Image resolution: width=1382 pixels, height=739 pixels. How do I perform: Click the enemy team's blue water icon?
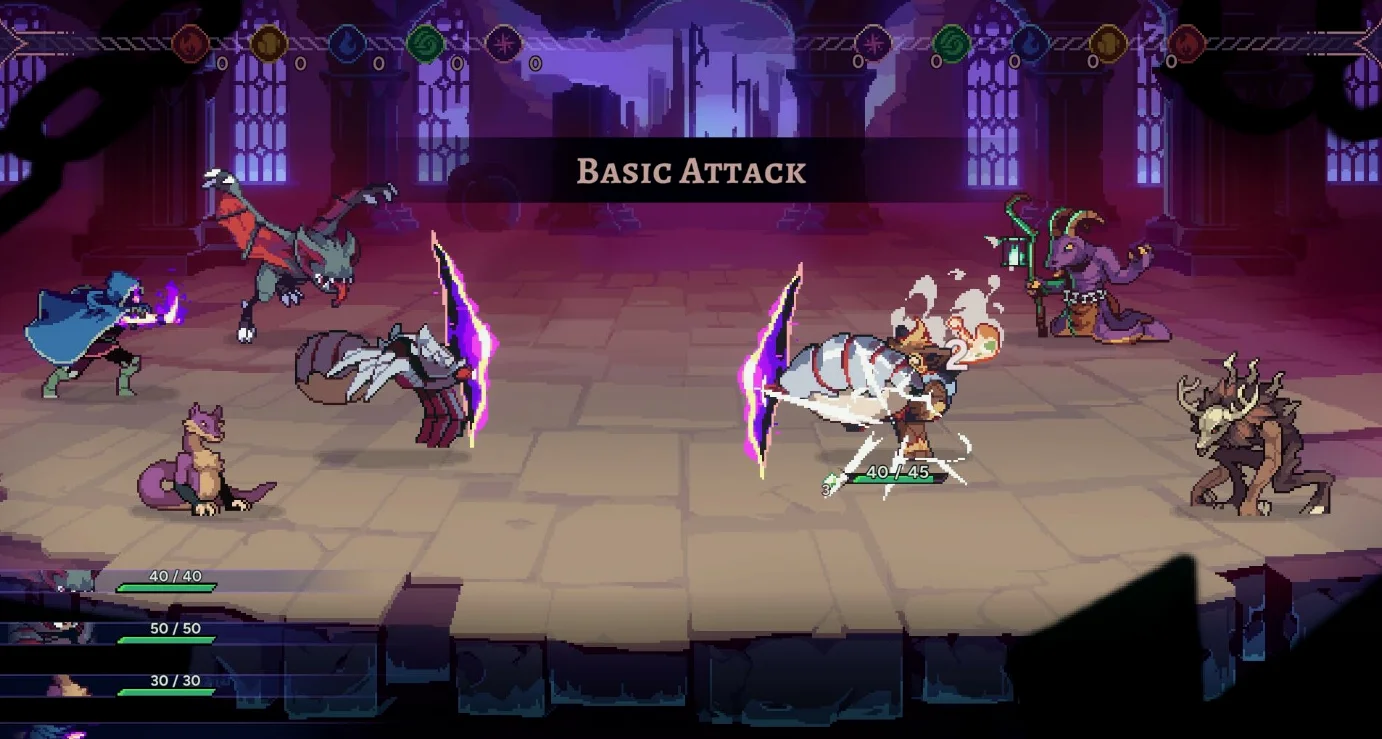[x=1030, y=44]
